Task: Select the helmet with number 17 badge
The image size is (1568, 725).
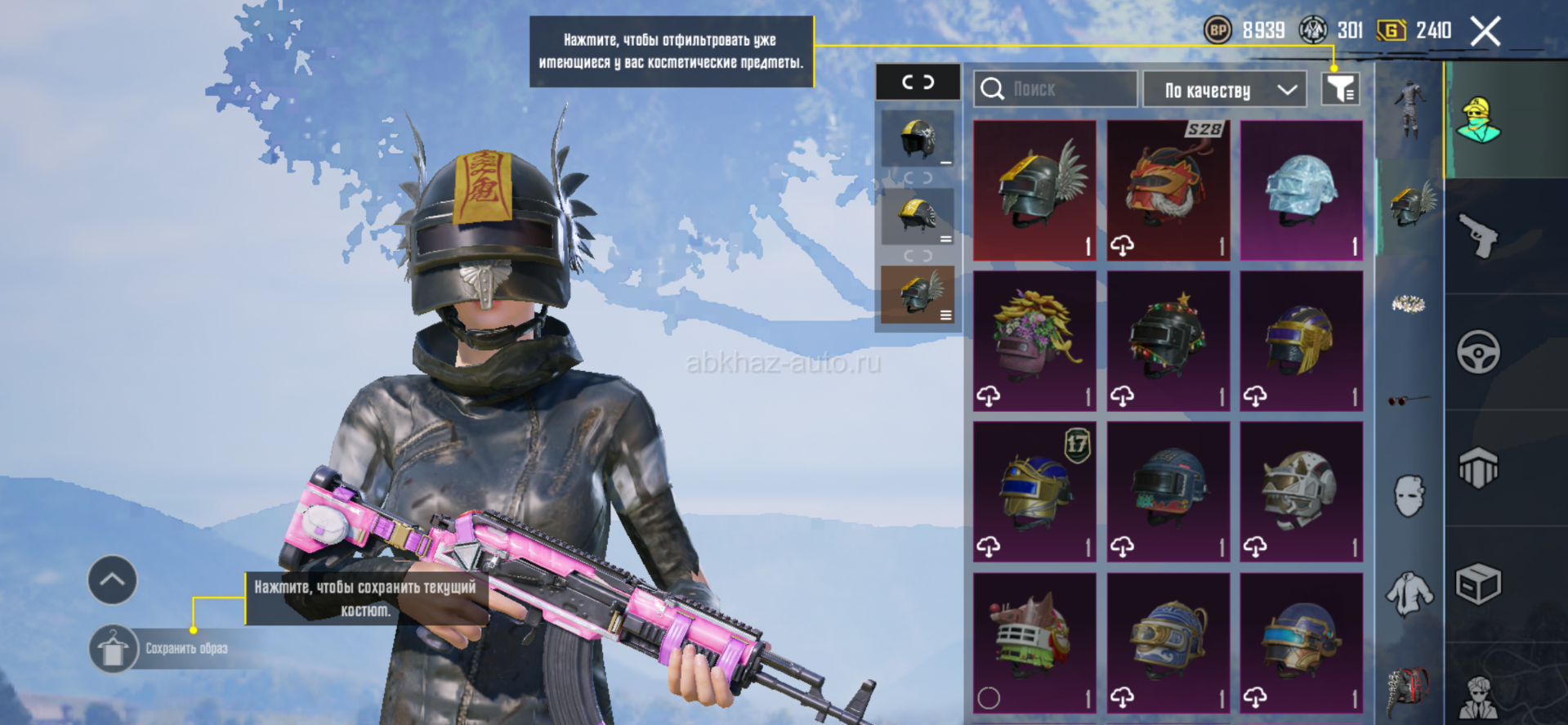Action: coord(1034,491)
